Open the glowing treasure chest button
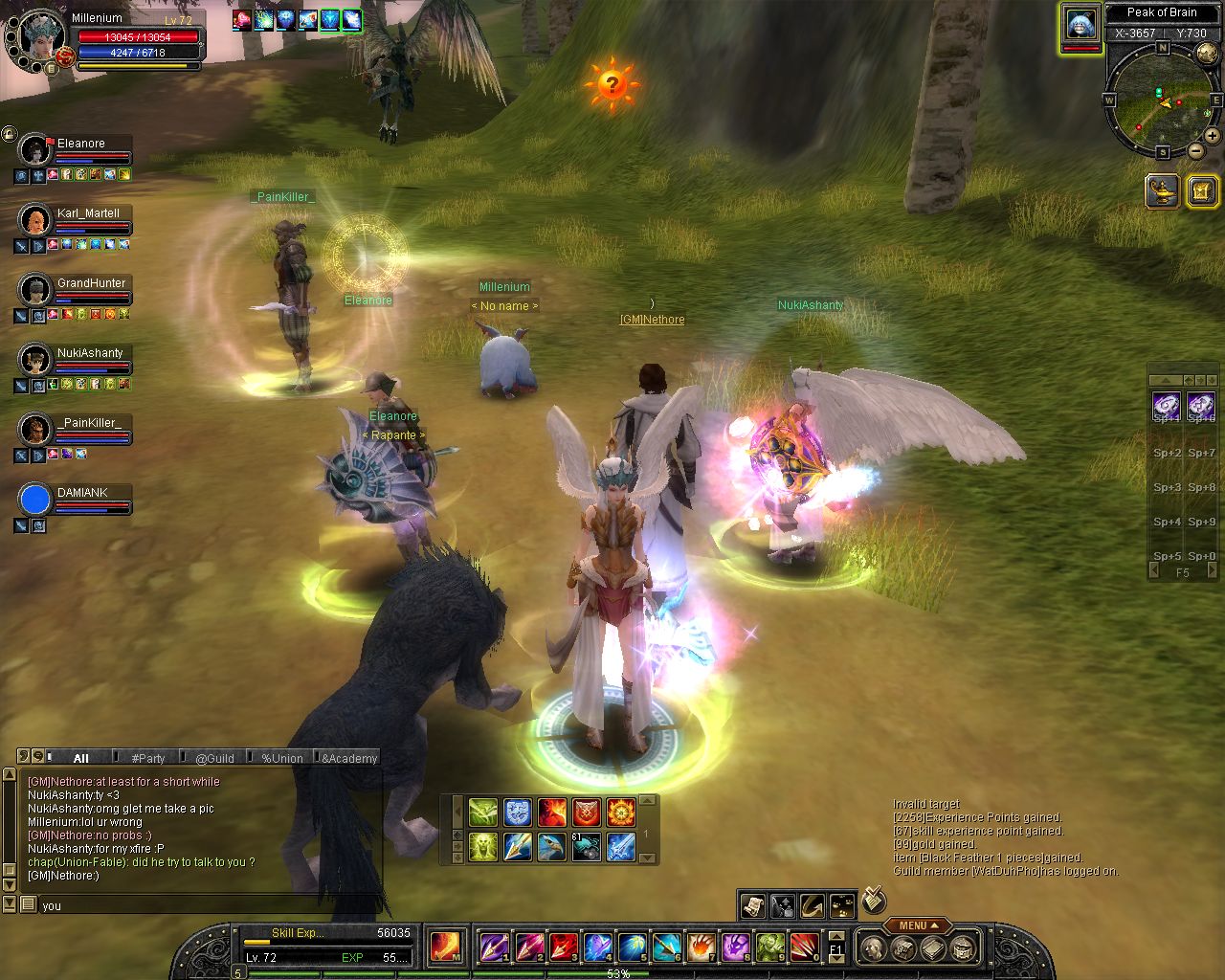Viewport: 1225px width, 980px height. 1201,190
